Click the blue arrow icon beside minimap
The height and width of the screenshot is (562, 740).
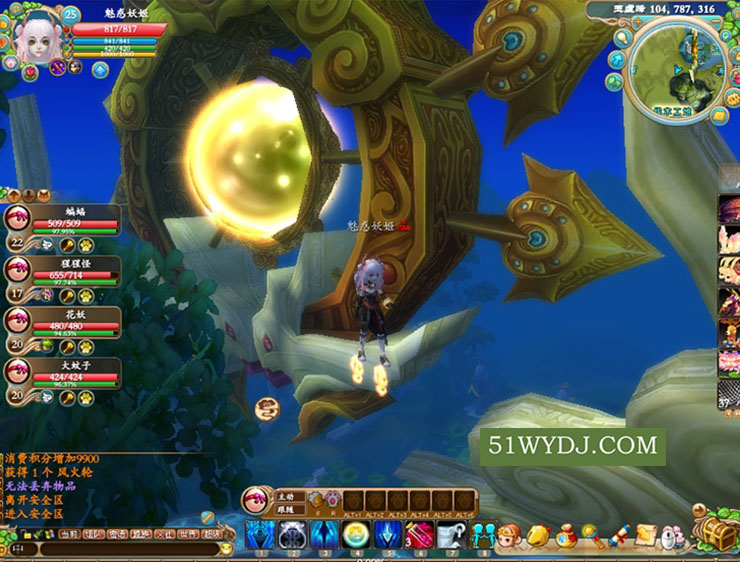pos(616,59)
